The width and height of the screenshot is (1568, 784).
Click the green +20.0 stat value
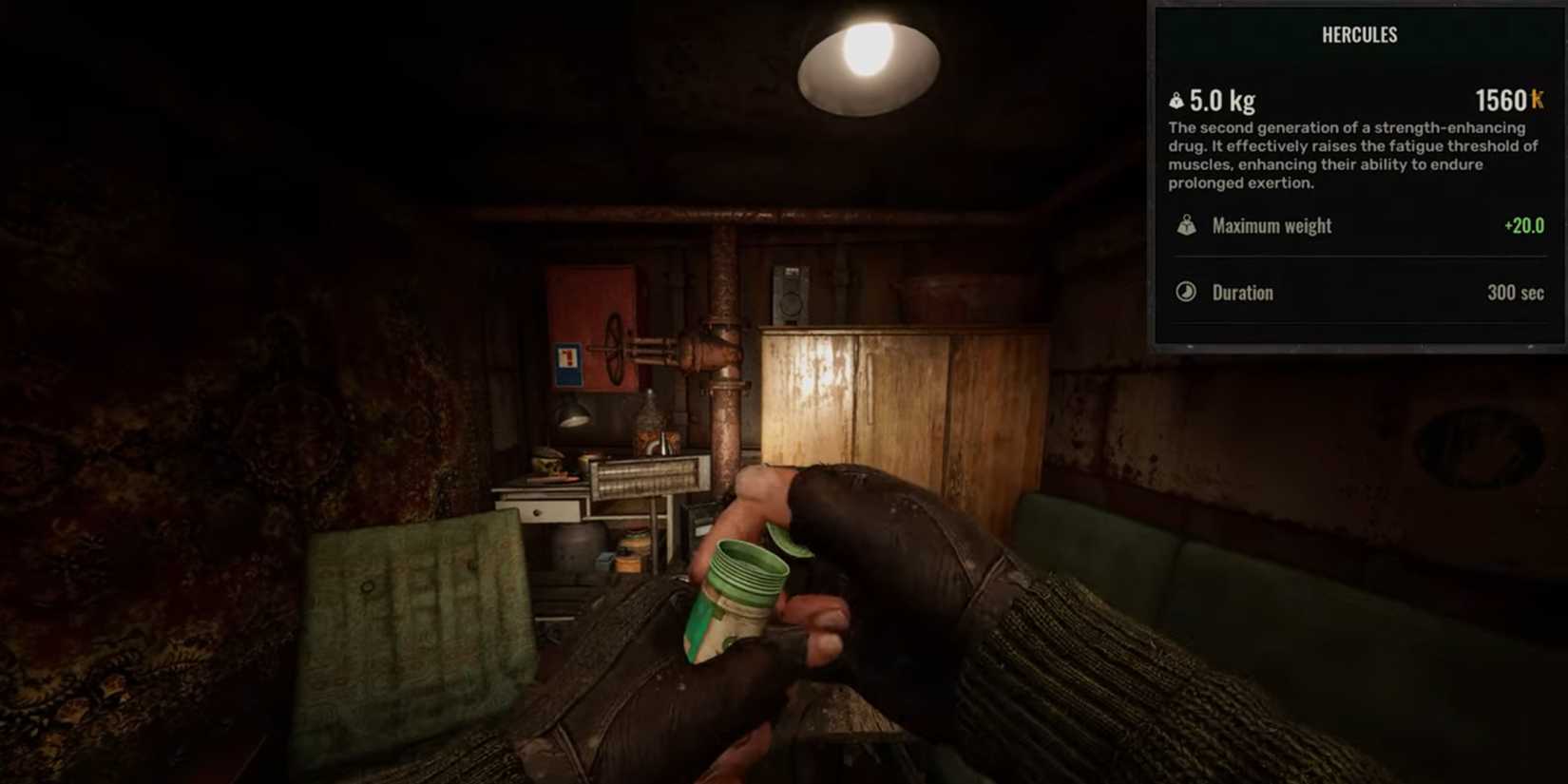click(1525, 226)
